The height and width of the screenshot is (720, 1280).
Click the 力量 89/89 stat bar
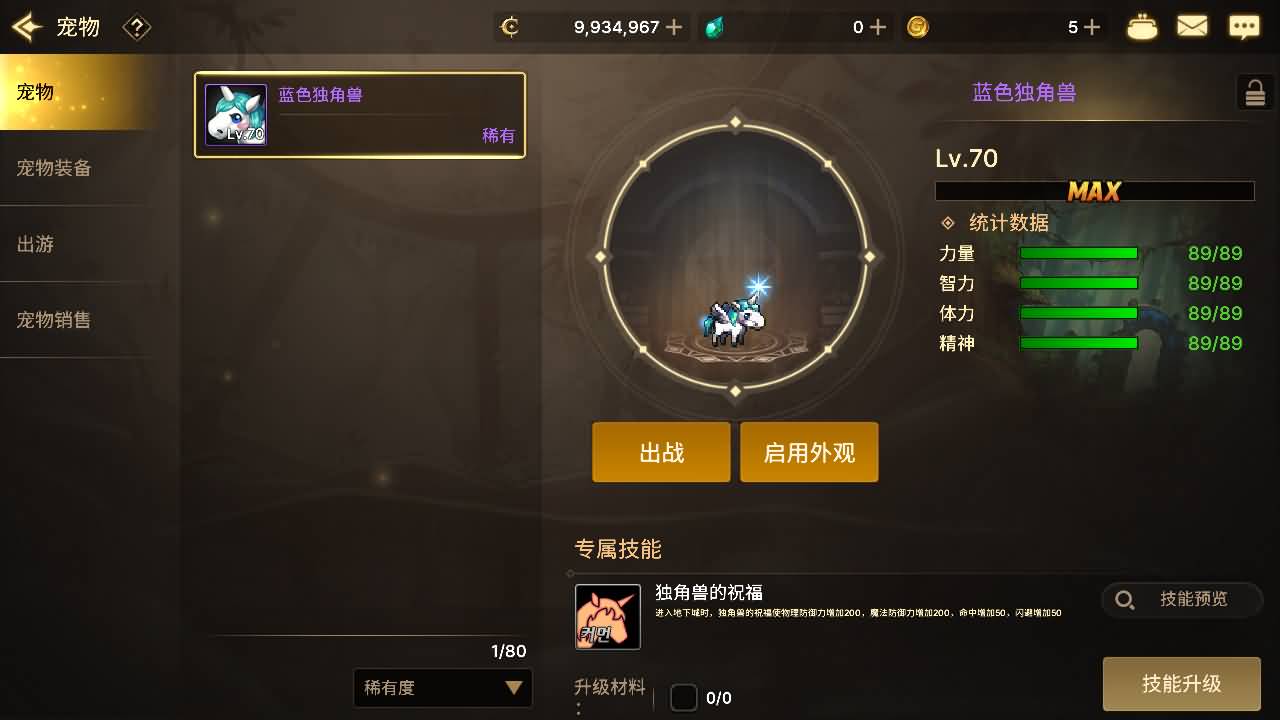pos(1078,254)
